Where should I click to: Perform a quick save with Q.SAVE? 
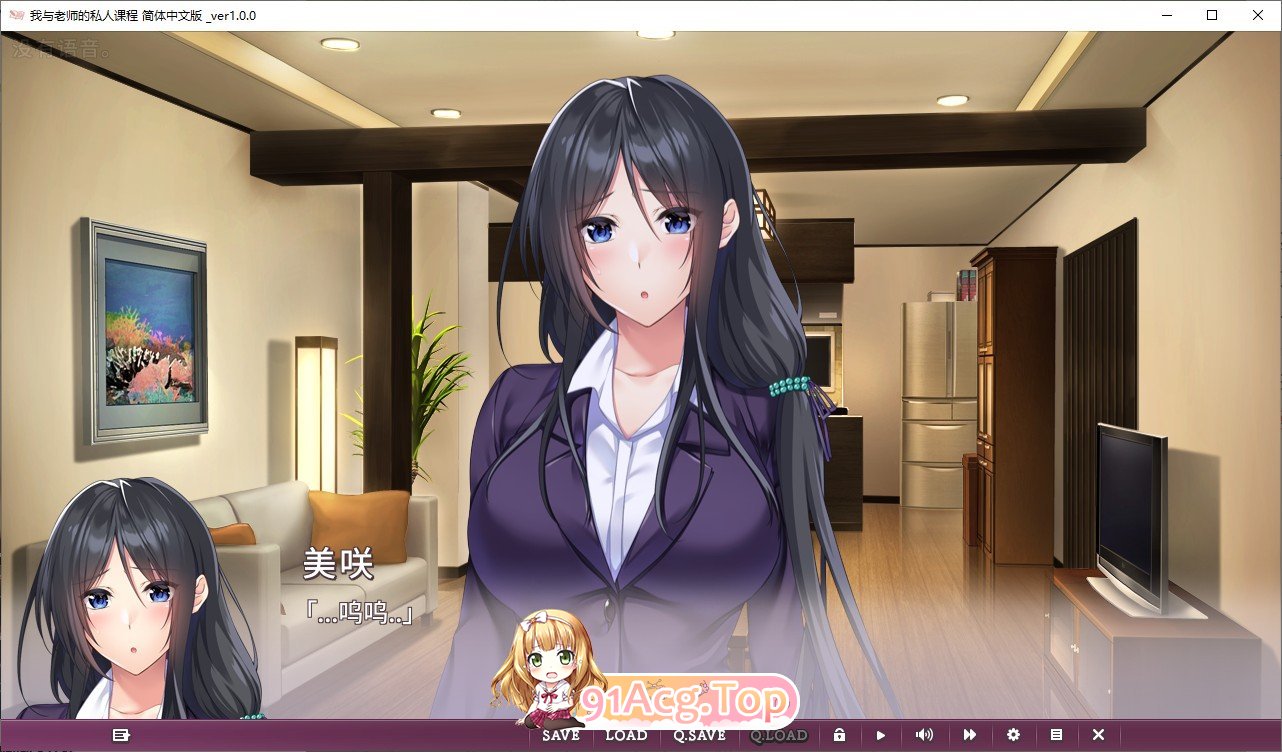[699, 734]
